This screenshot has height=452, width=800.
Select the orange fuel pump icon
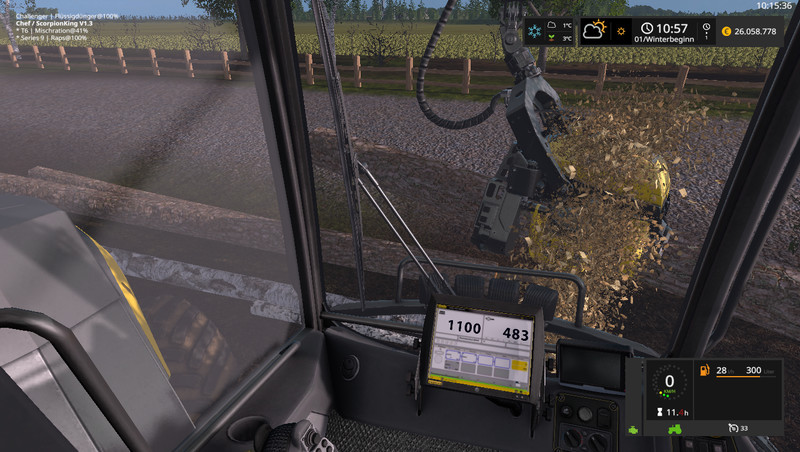[x=705, y=371]
